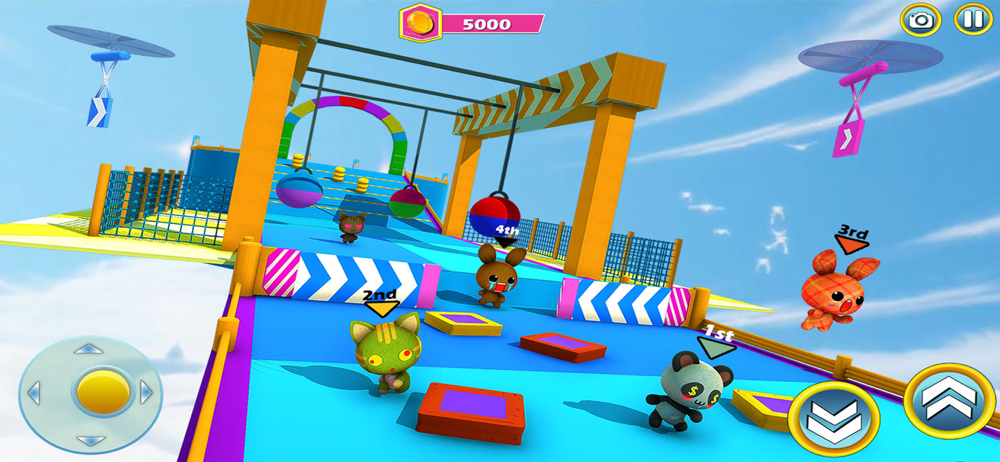Tap the camera view button

tap(921, 20)
